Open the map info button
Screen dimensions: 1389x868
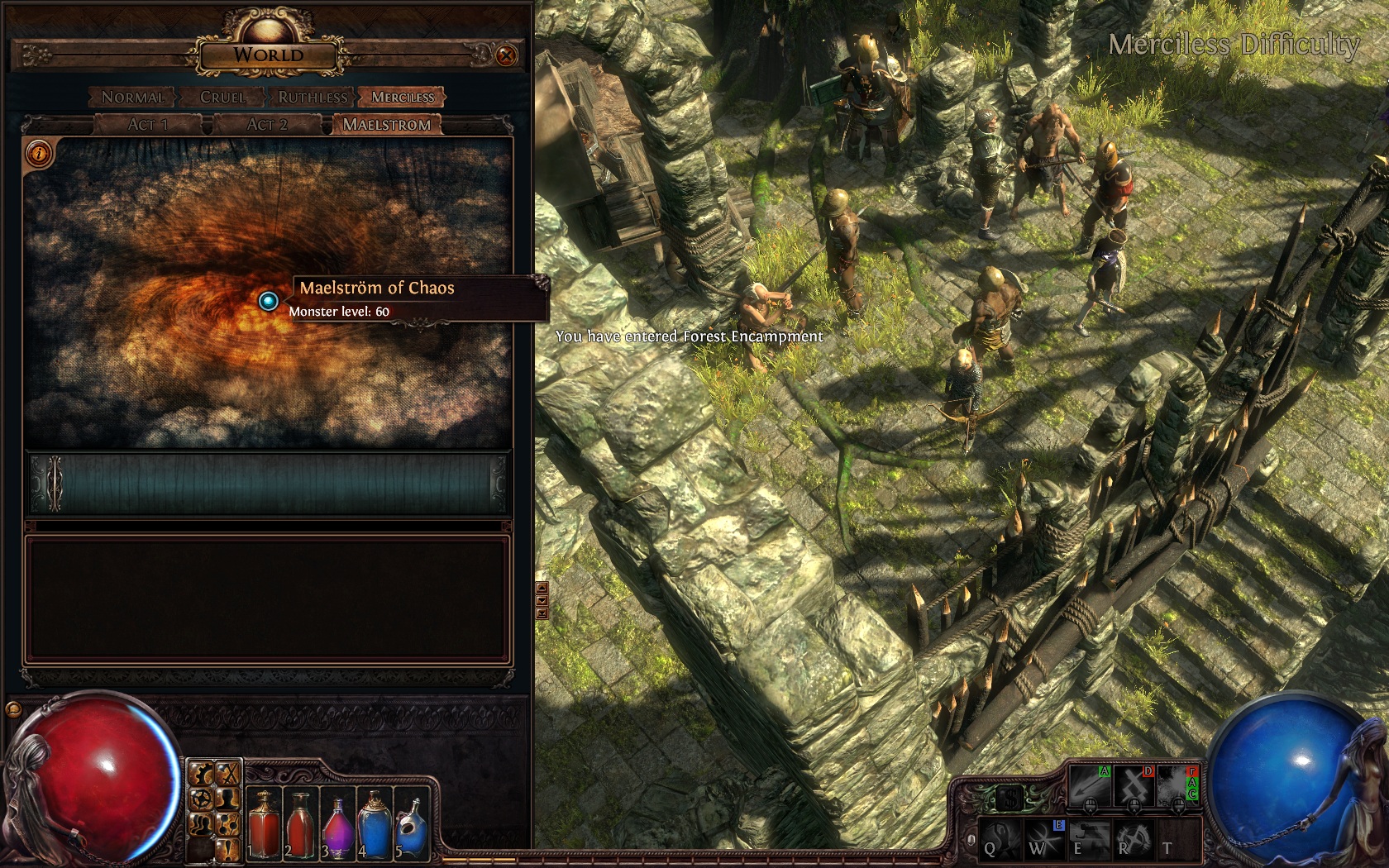click(39, 153)
